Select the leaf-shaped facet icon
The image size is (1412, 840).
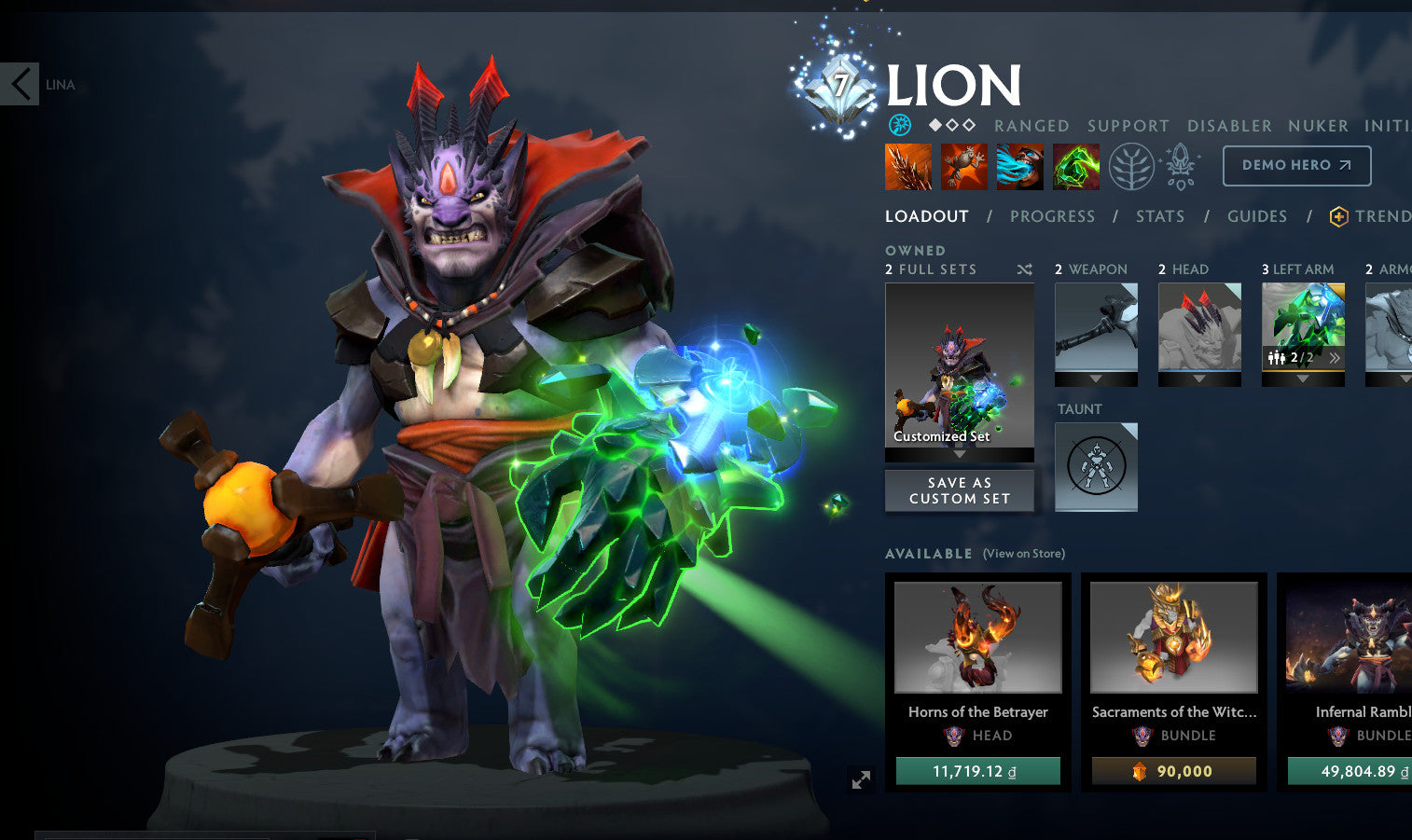[x=1130, y=166]
